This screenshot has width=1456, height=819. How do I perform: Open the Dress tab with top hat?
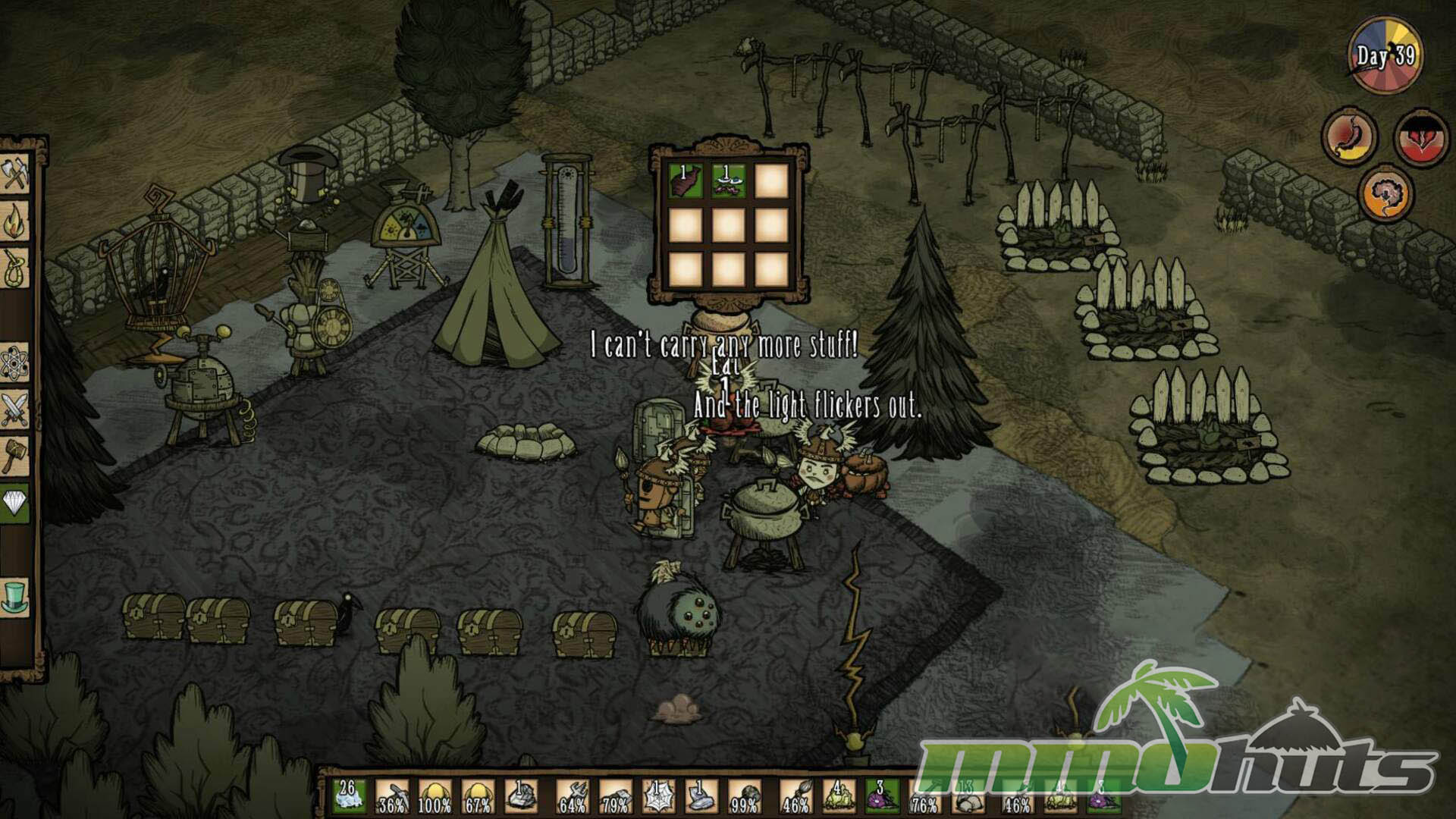[15, 597]
